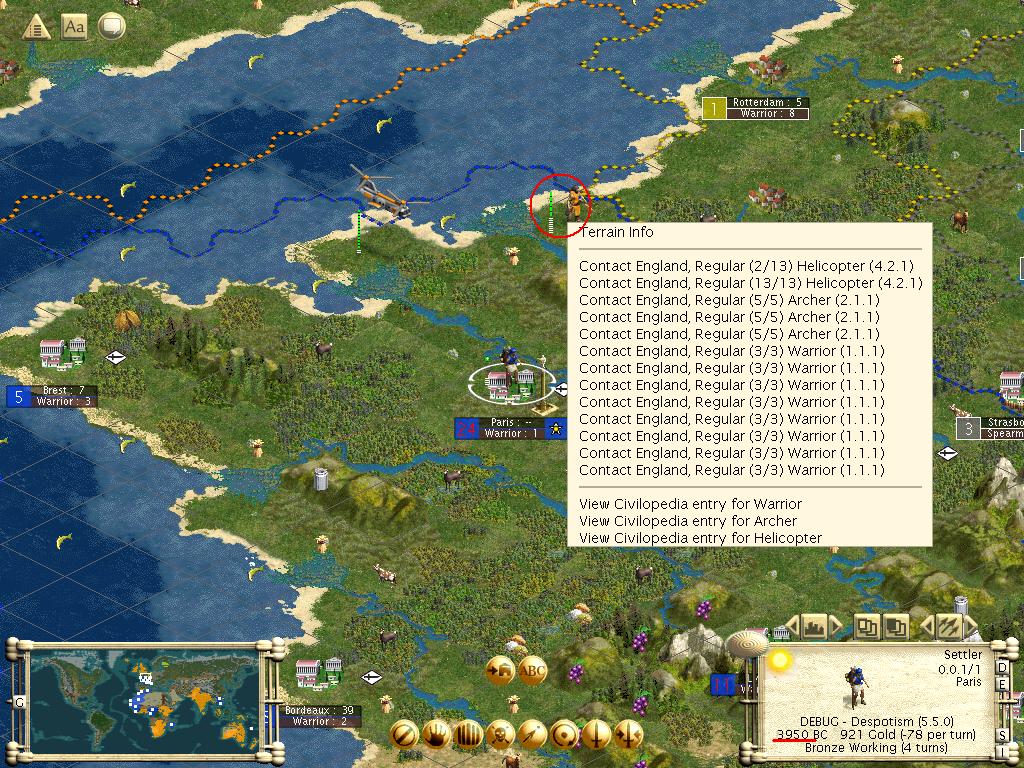View Civilopedia entry for Warrior
The height and width of the screenshot is (768, 1024).
click(x=690, y=504)
